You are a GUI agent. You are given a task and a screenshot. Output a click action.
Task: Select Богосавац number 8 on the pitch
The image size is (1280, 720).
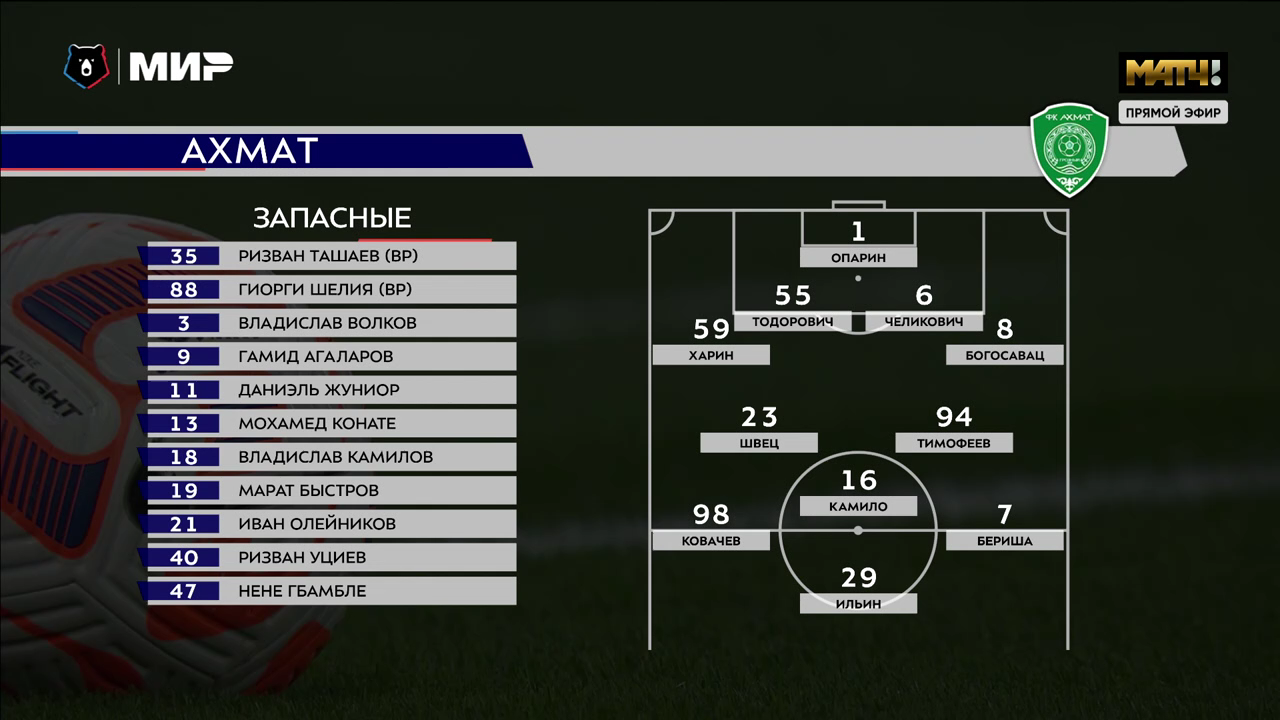tap(1004, 355)
